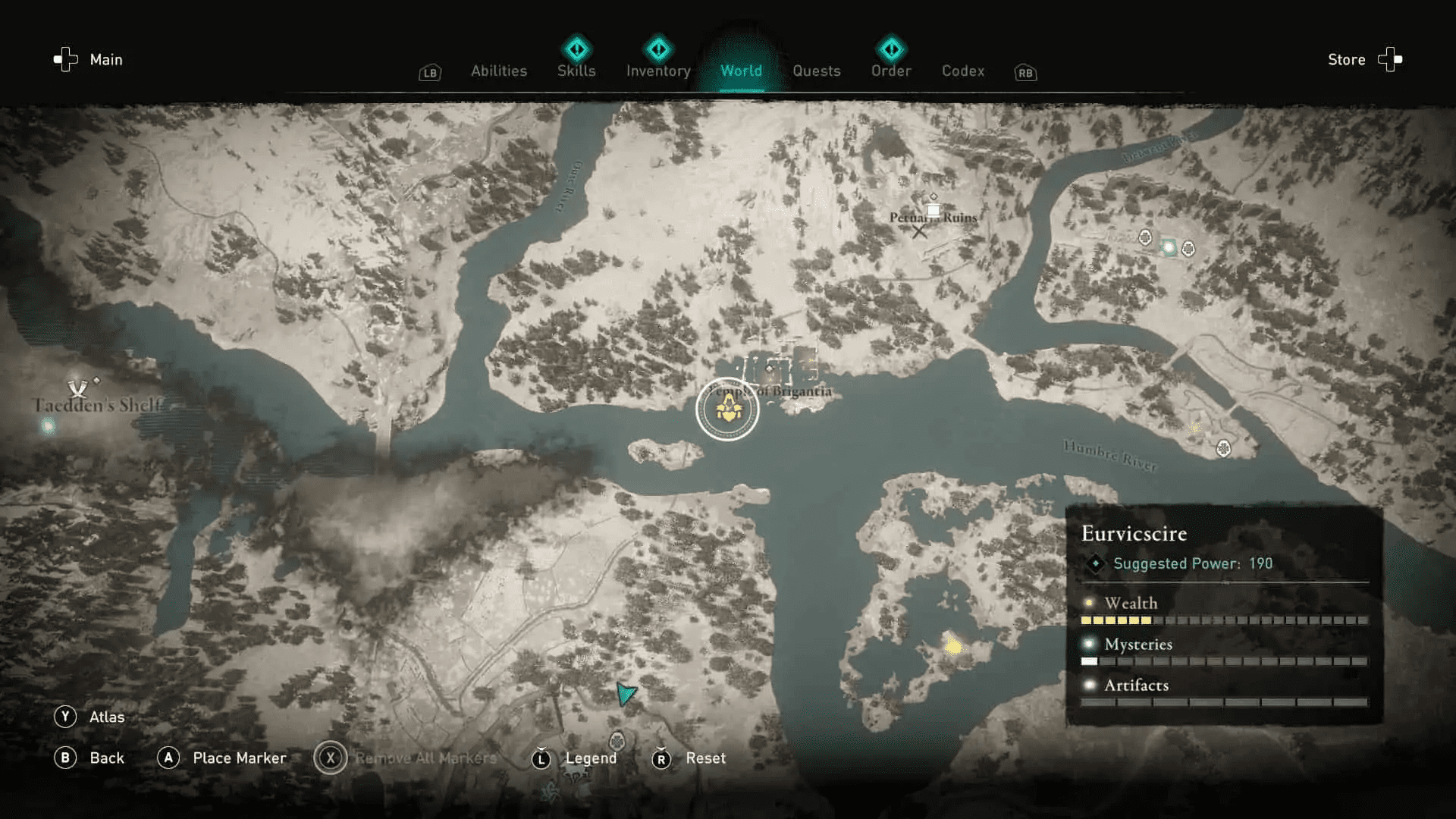Image resolution: width=1456 pixels, height=819 pixels.
Task: Select the Taedden's Shelf weapon icon
Action: point(79,388)
